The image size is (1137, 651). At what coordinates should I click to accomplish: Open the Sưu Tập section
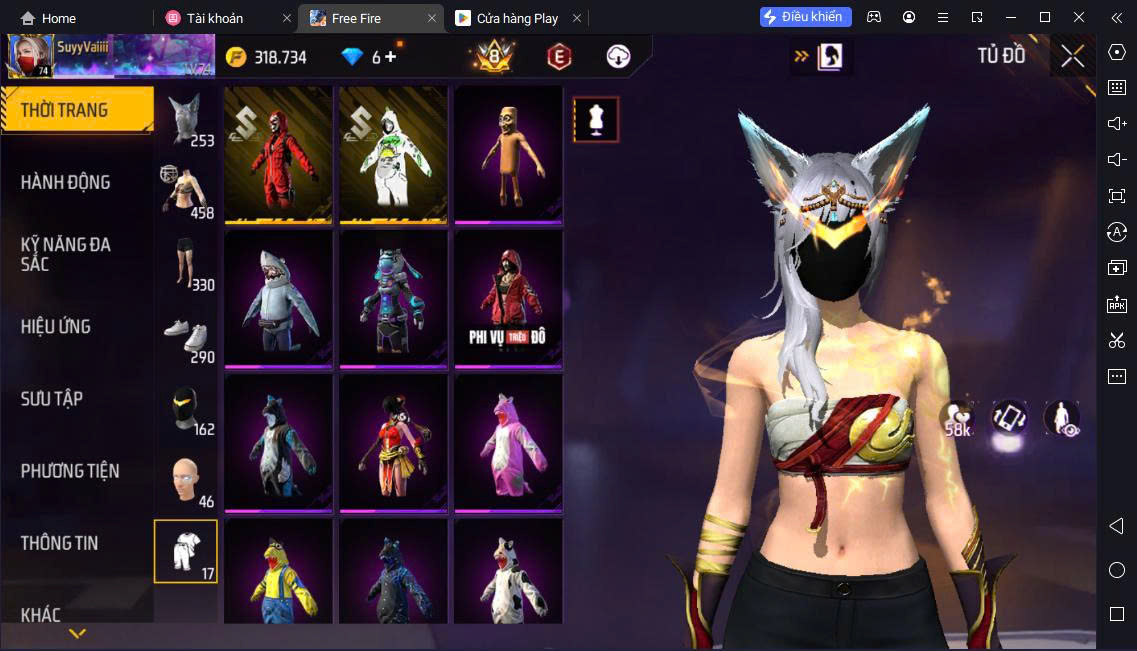52,399
